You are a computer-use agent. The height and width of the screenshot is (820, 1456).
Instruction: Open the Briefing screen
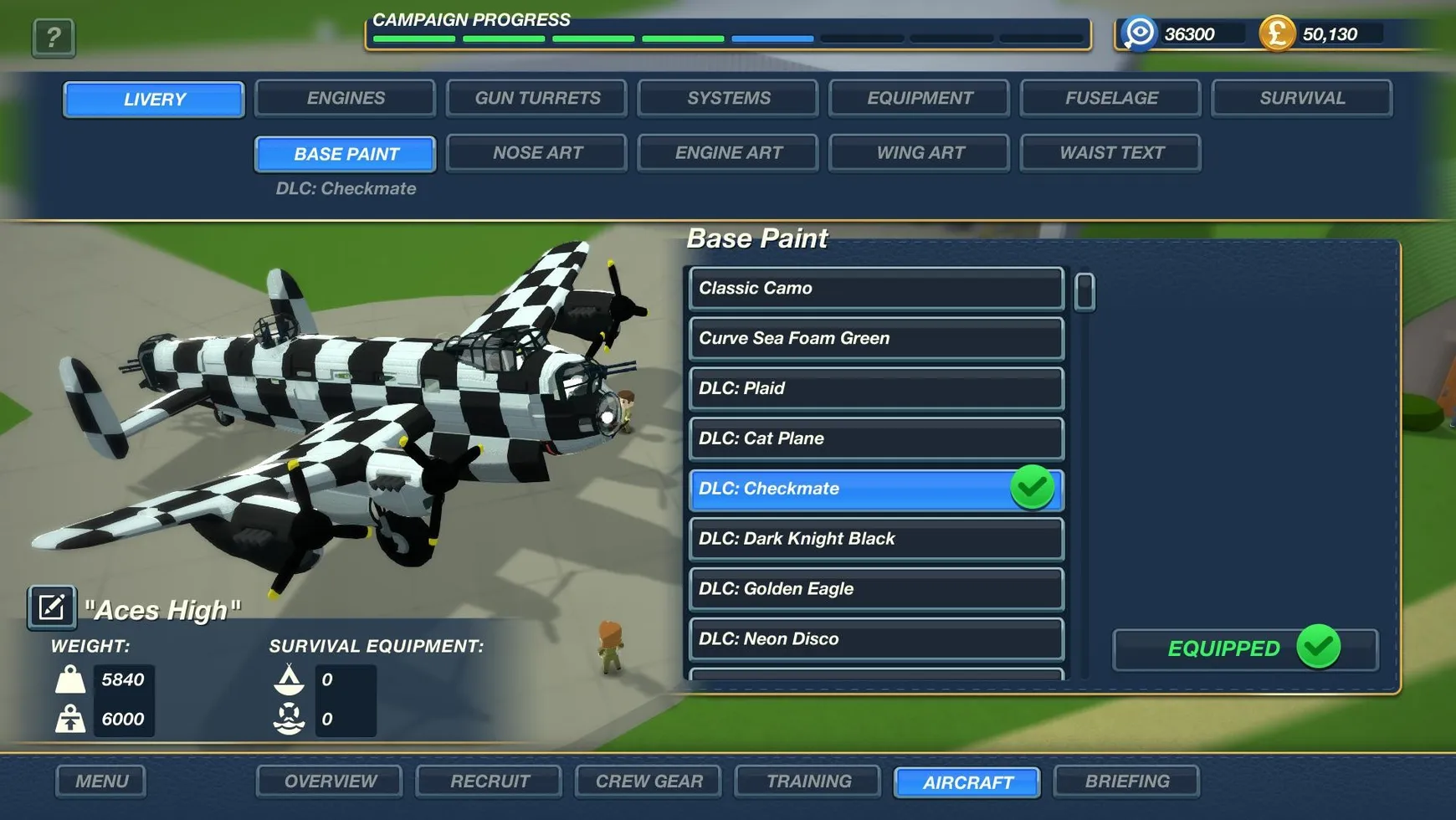click(1126, 781)
